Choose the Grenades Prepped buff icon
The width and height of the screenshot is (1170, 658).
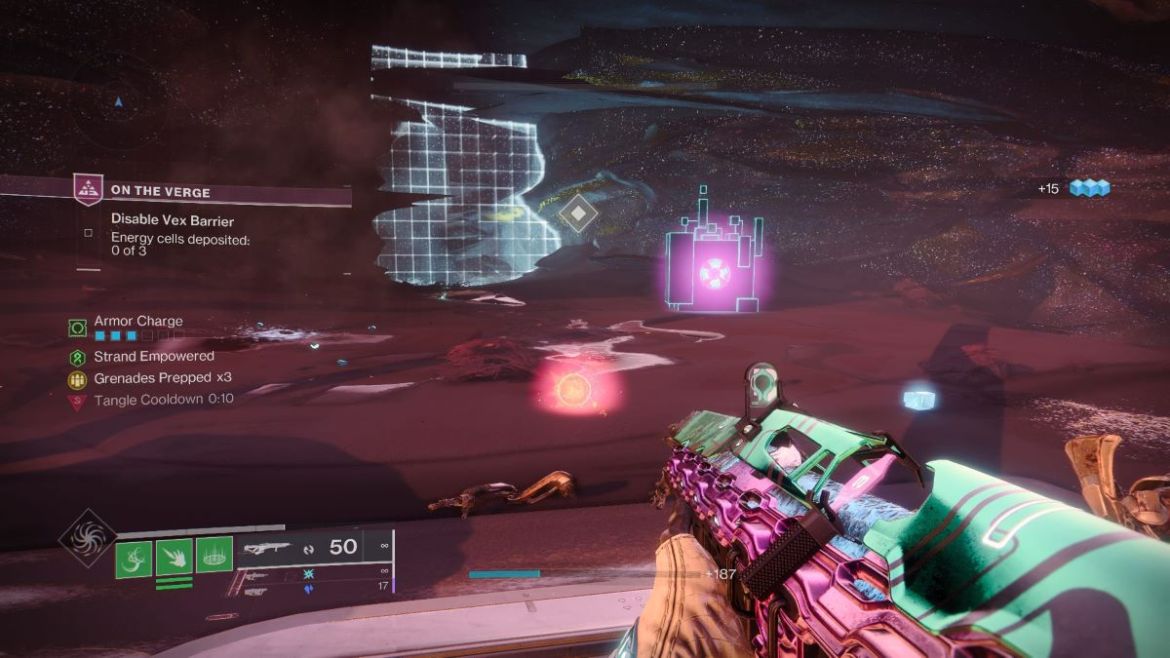point(77,379)
